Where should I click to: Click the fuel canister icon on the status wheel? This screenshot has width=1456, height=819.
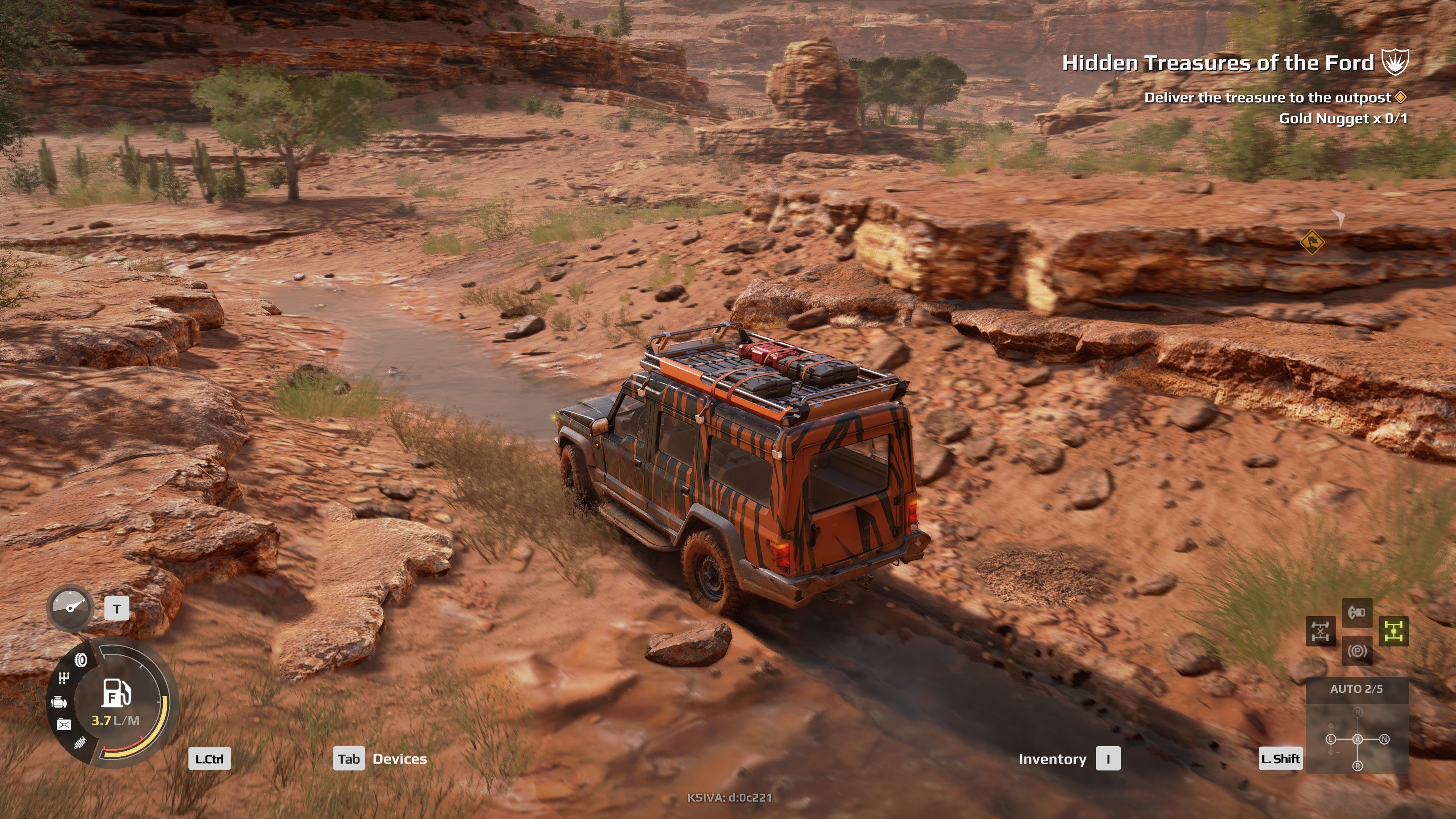point(64,724)
